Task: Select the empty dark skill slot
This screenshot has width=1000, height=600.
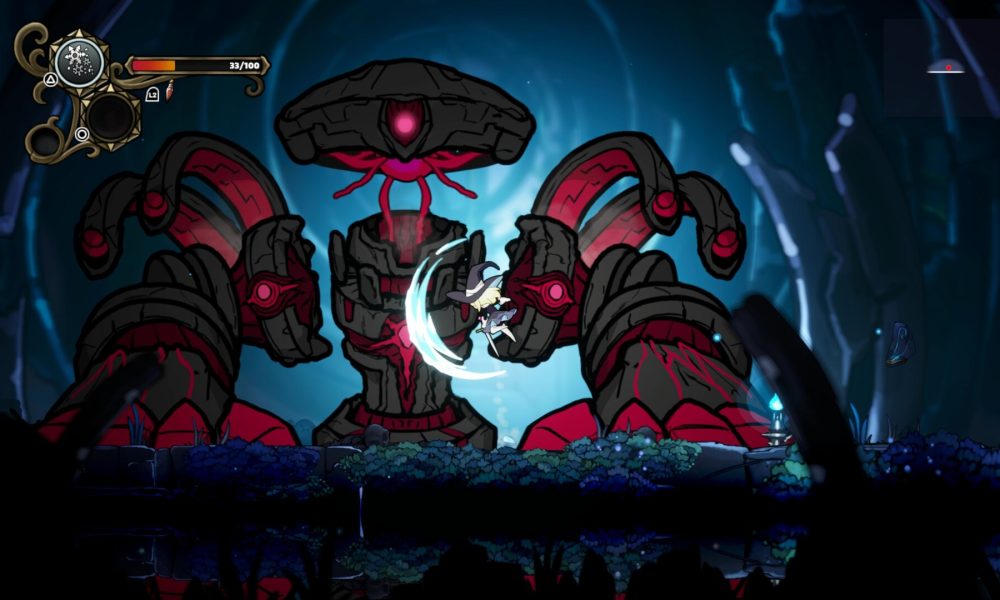Action: (x=110, y=117)
